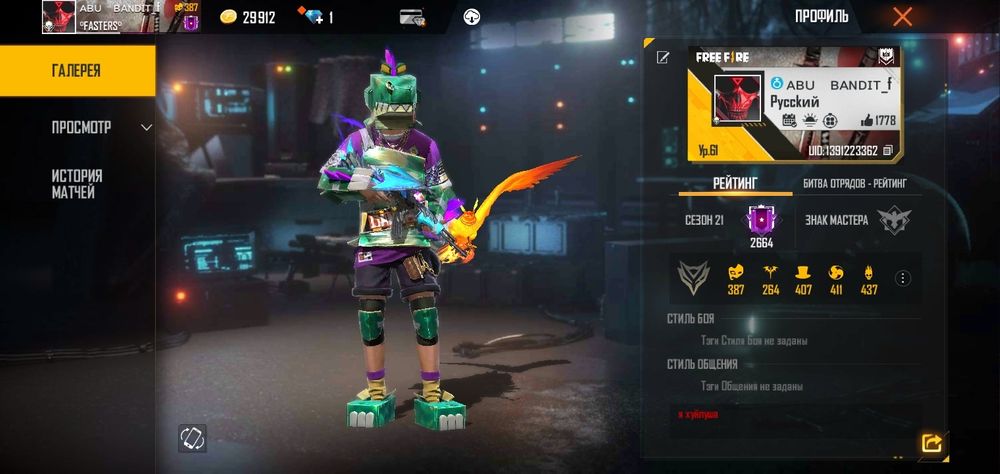Switch to Битва отрядов - Рейтинг tab
The image size is (1000, 474).
[855, 184]
